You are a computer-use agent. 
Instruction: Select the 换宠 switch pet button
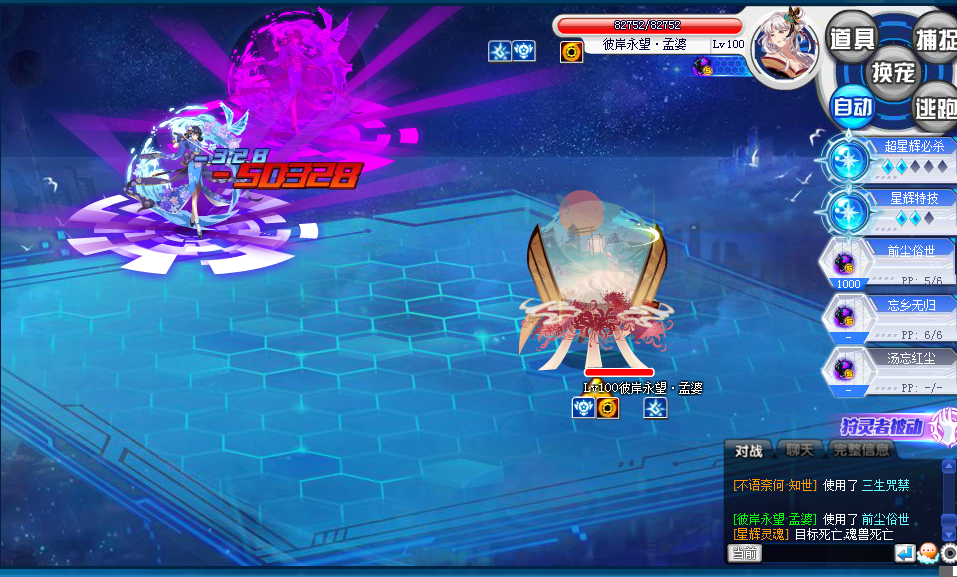tap(893, 72)
